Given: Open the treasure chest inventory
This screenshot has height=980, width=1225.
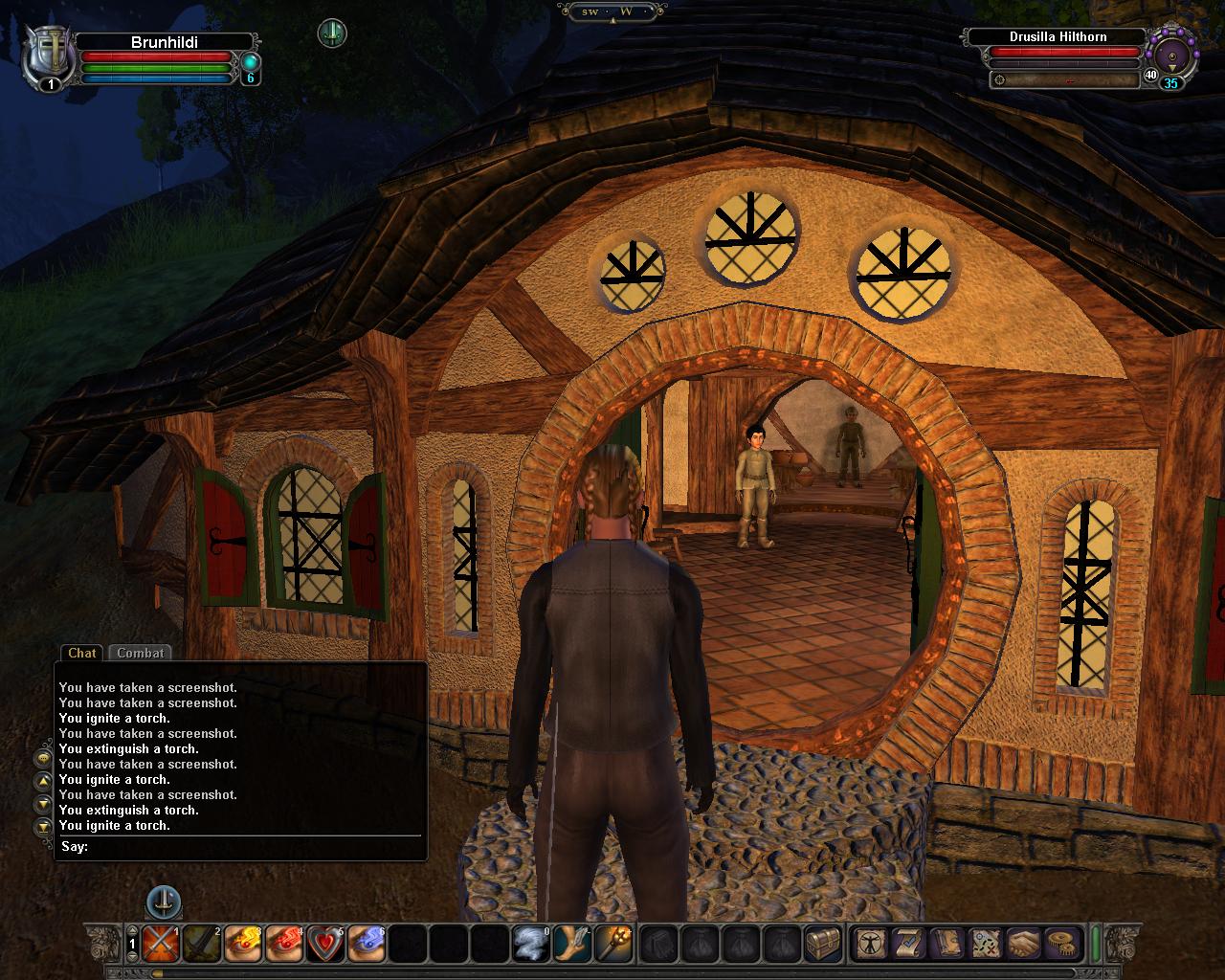Looking at the screenshot, I should tap(823, 944).
